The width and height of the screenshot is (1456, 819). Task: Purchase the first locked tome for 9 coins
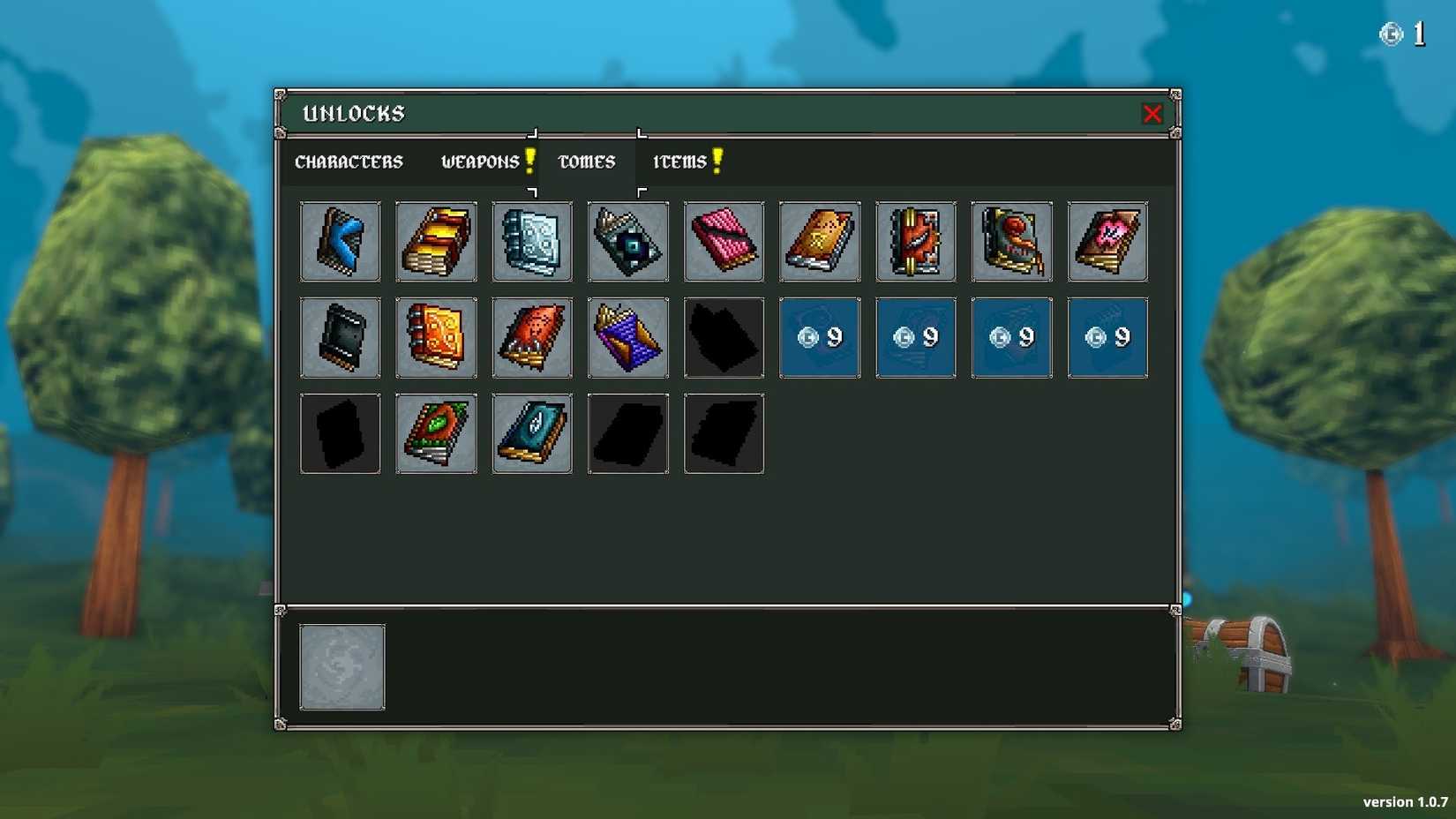coord(819,337)
